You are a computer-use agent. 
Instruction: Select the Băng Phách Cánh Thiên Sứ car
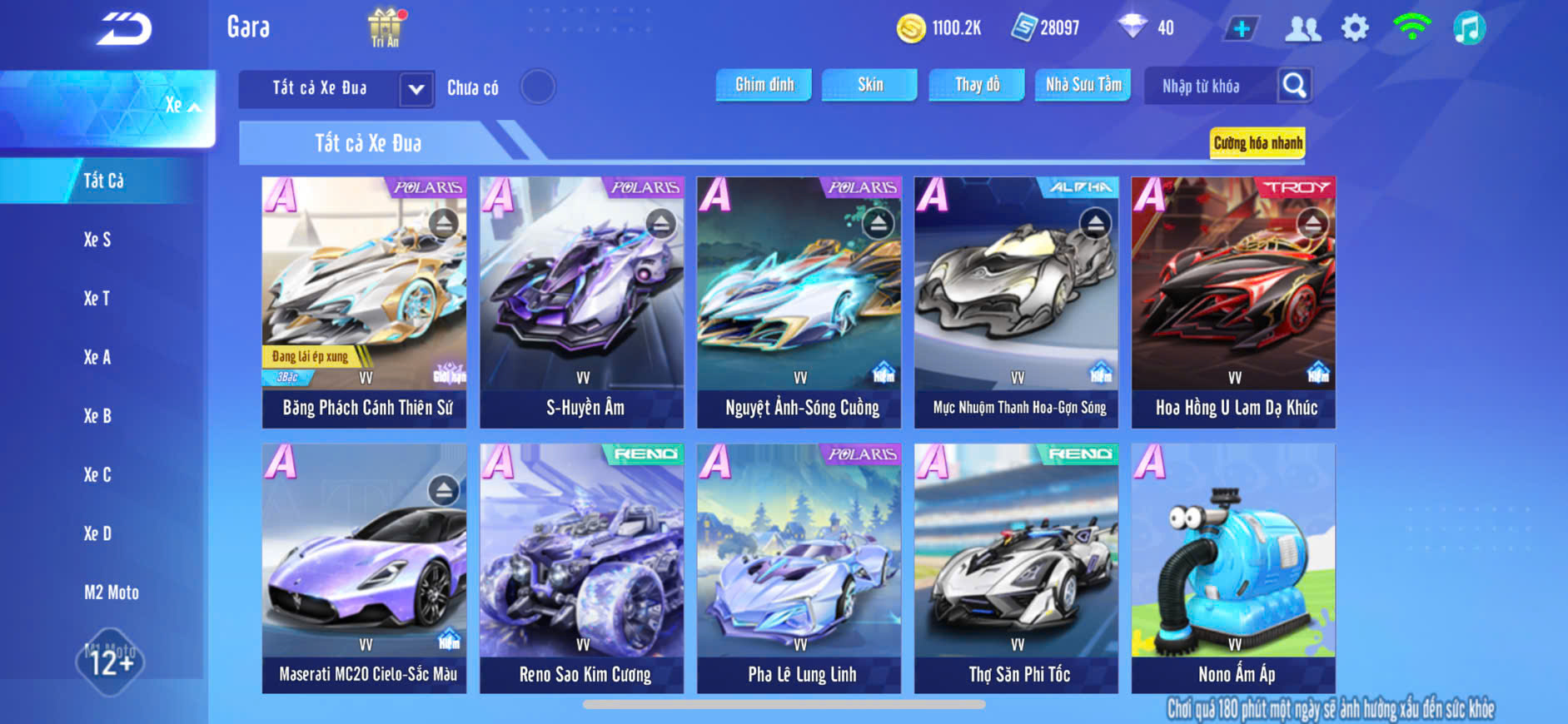[x=364, y=302]
